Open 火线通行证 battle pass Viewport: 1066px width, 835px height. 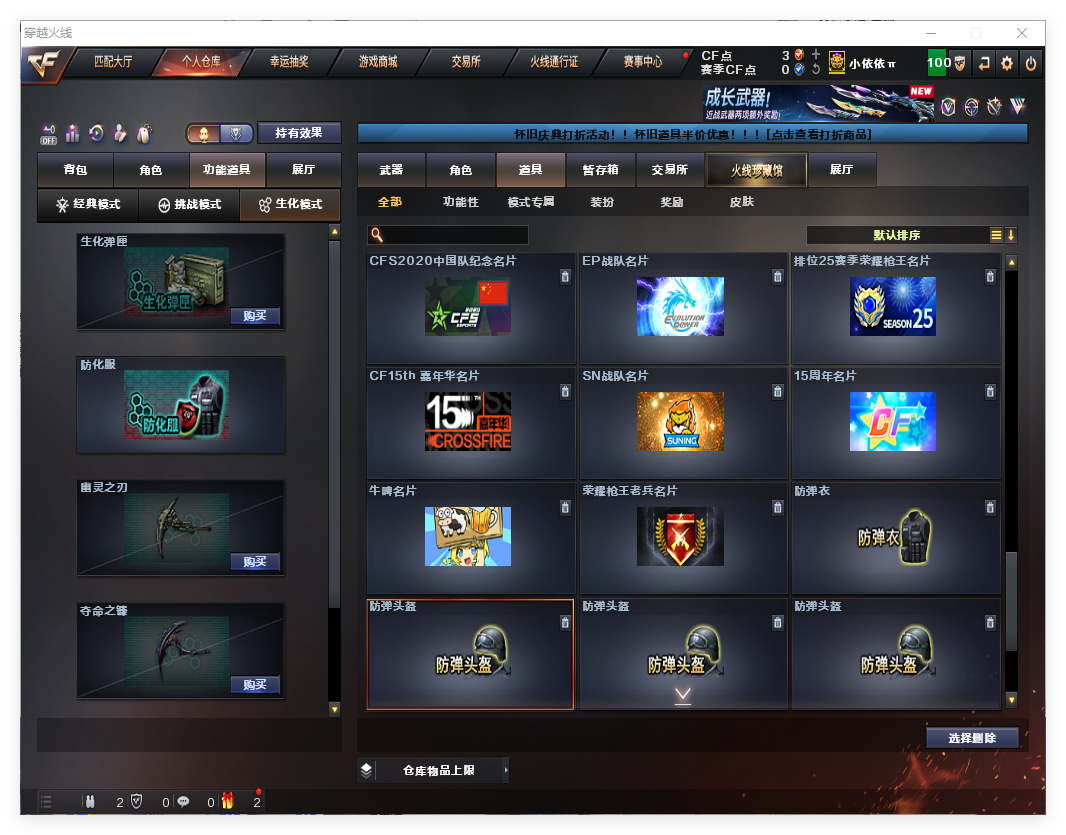(x=554, y=62)
